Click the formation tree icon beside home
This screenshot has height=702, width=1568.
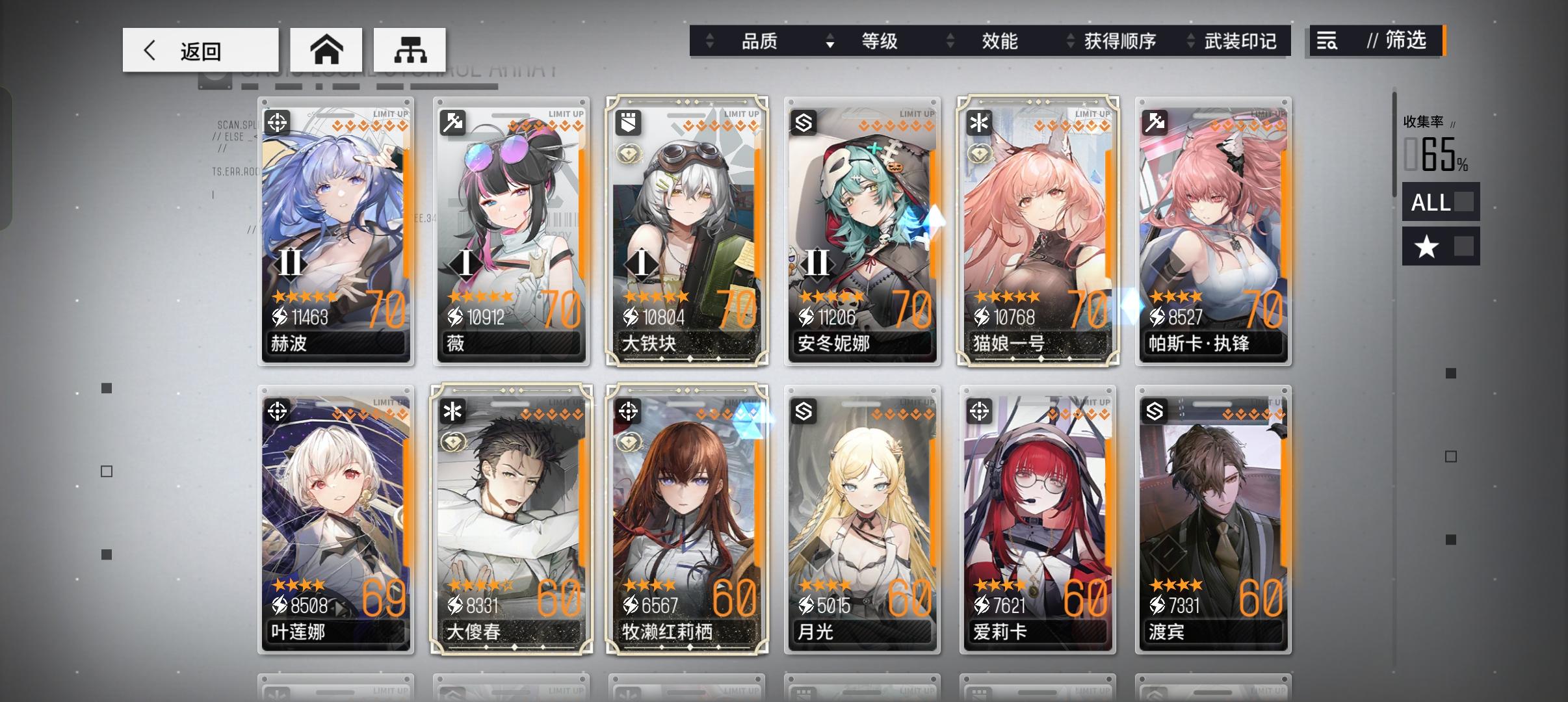pyautogui.click(x=411, y=49)
